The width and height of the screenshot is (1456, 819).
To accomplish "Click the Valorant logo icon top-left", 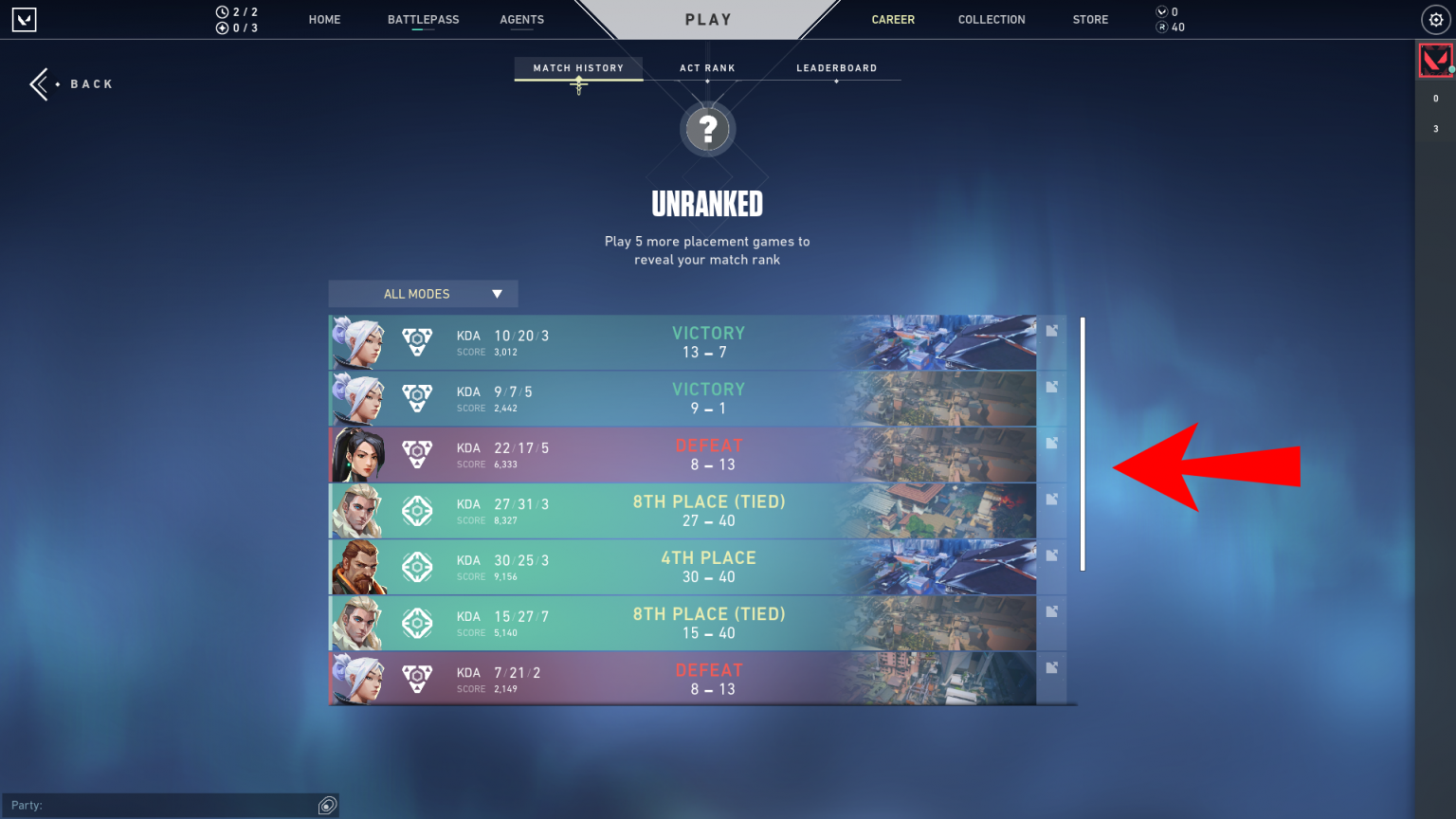I will click(24, 19).
